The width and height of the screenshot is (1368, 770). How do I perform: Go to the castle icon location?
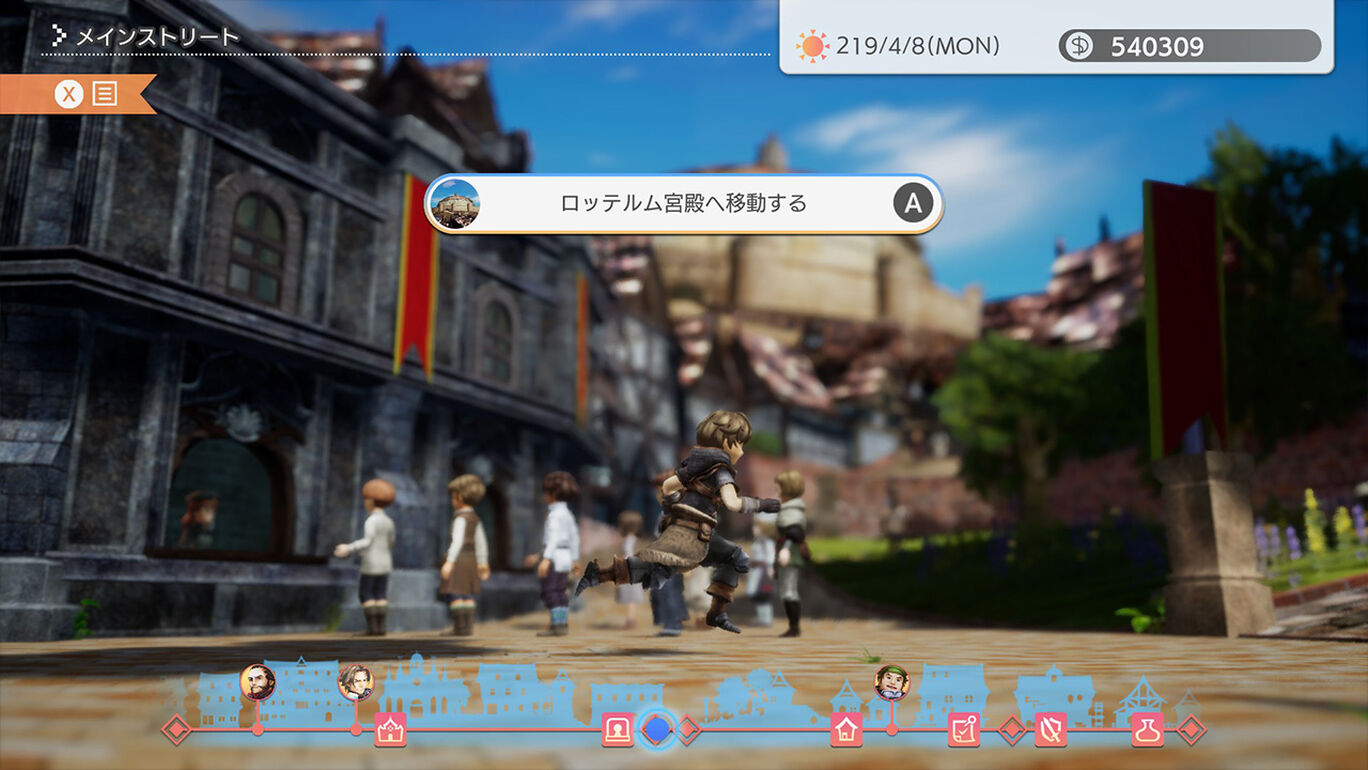click(390, 730)
